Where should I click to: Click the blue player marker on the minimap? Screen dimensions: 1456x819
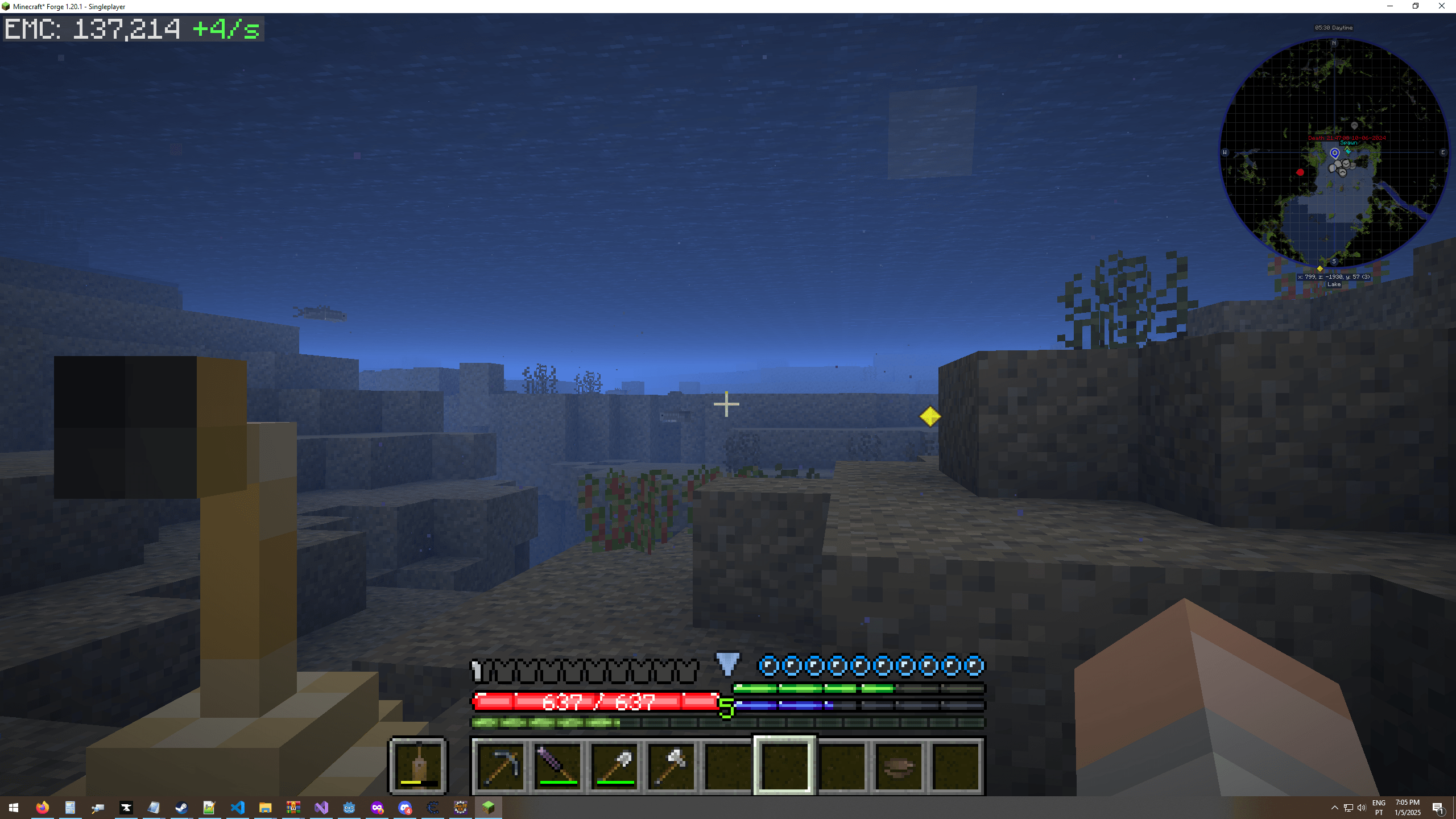[x=1335, y=154]
